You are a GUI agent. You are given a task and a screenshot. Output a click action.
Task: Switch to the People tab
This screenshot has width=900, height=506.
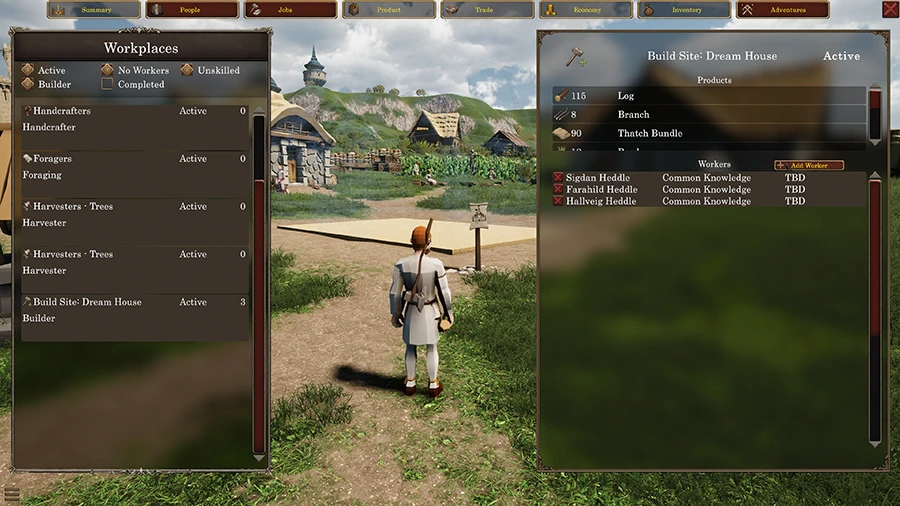point(190,10)
